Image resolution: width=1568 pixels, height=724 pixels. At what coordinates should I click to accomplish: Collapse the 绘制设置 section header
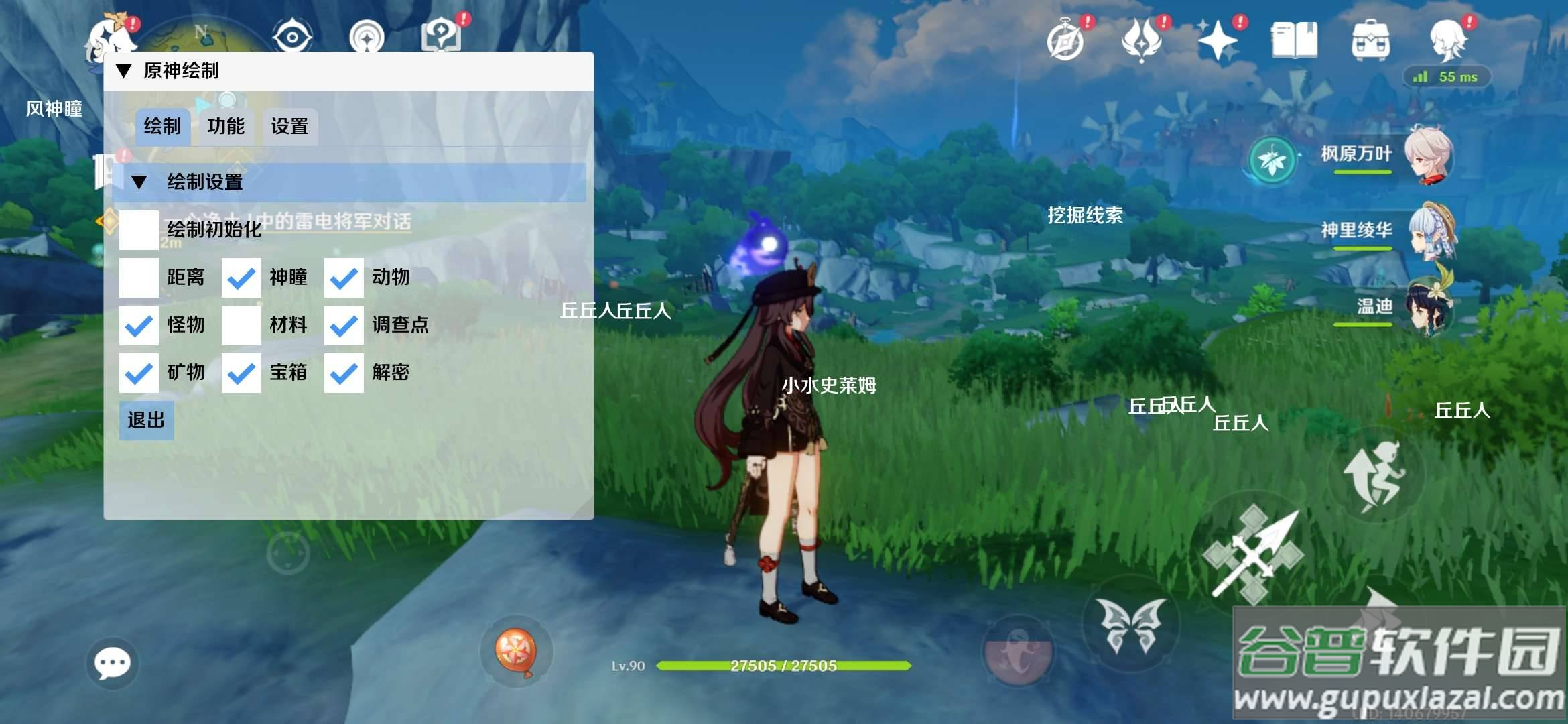139,182
